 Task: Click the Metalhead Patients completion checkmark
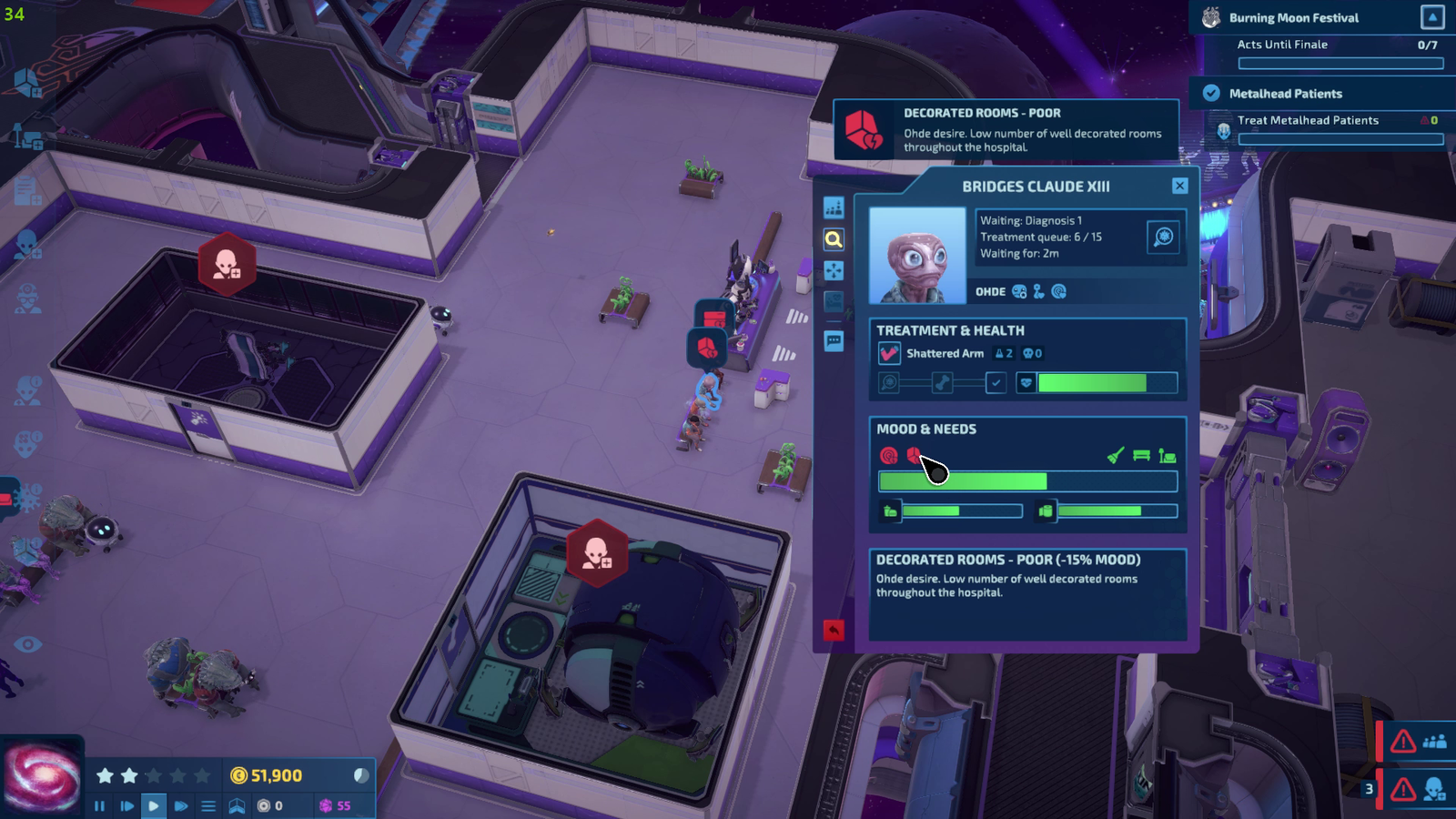tap(1209, 92)
